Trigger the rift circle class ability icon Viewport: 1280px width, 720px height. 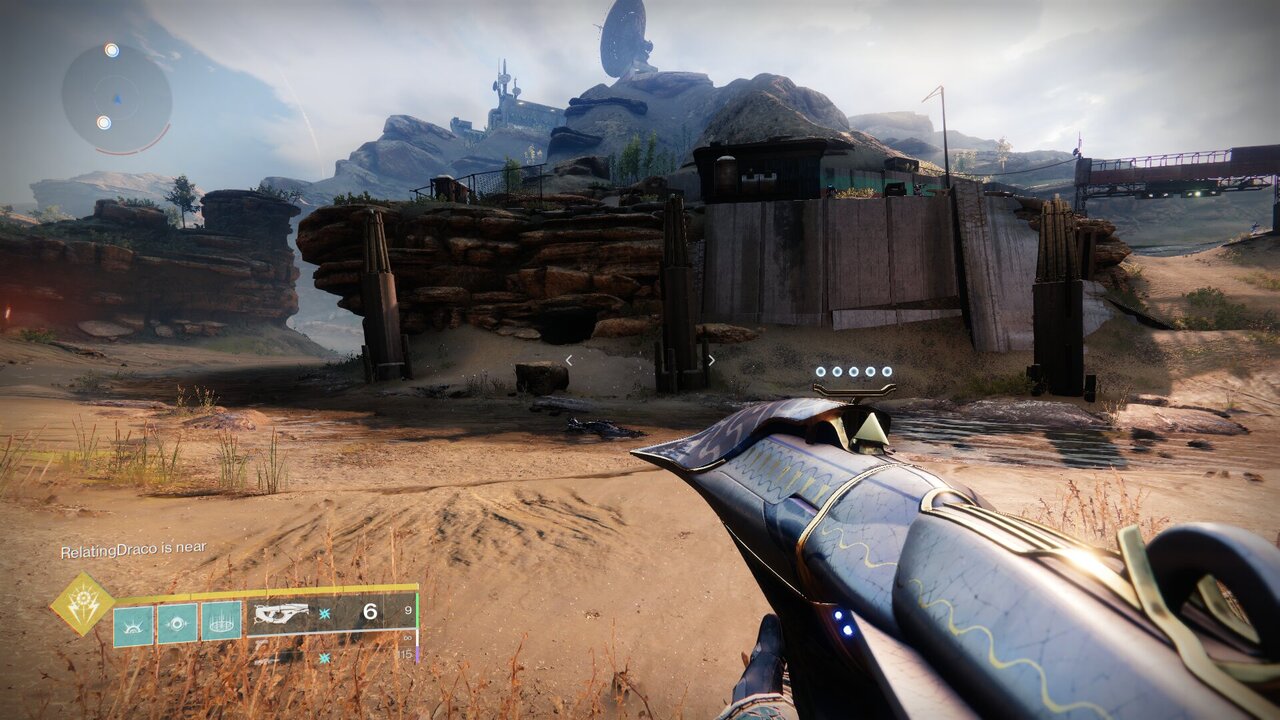(221, 622)
